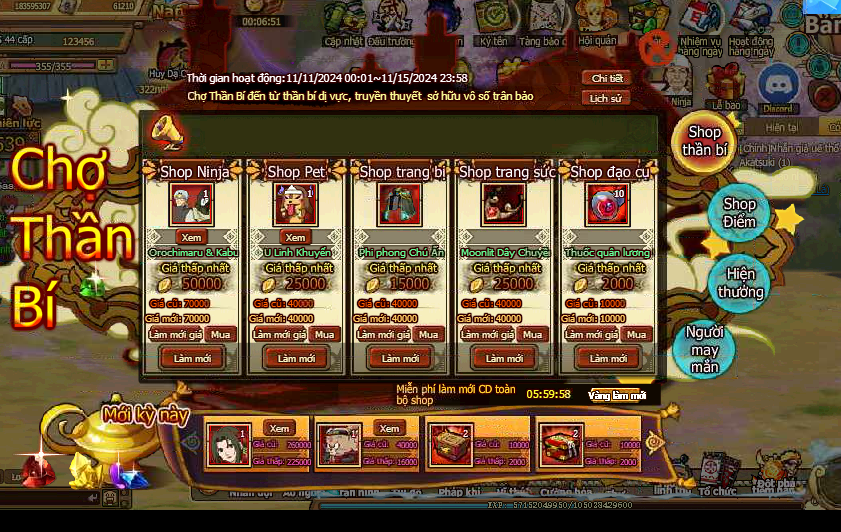This screenshot has height=532, width=841.
Task: Open the Chi tiết details button
Action: [x=607, y=78]
